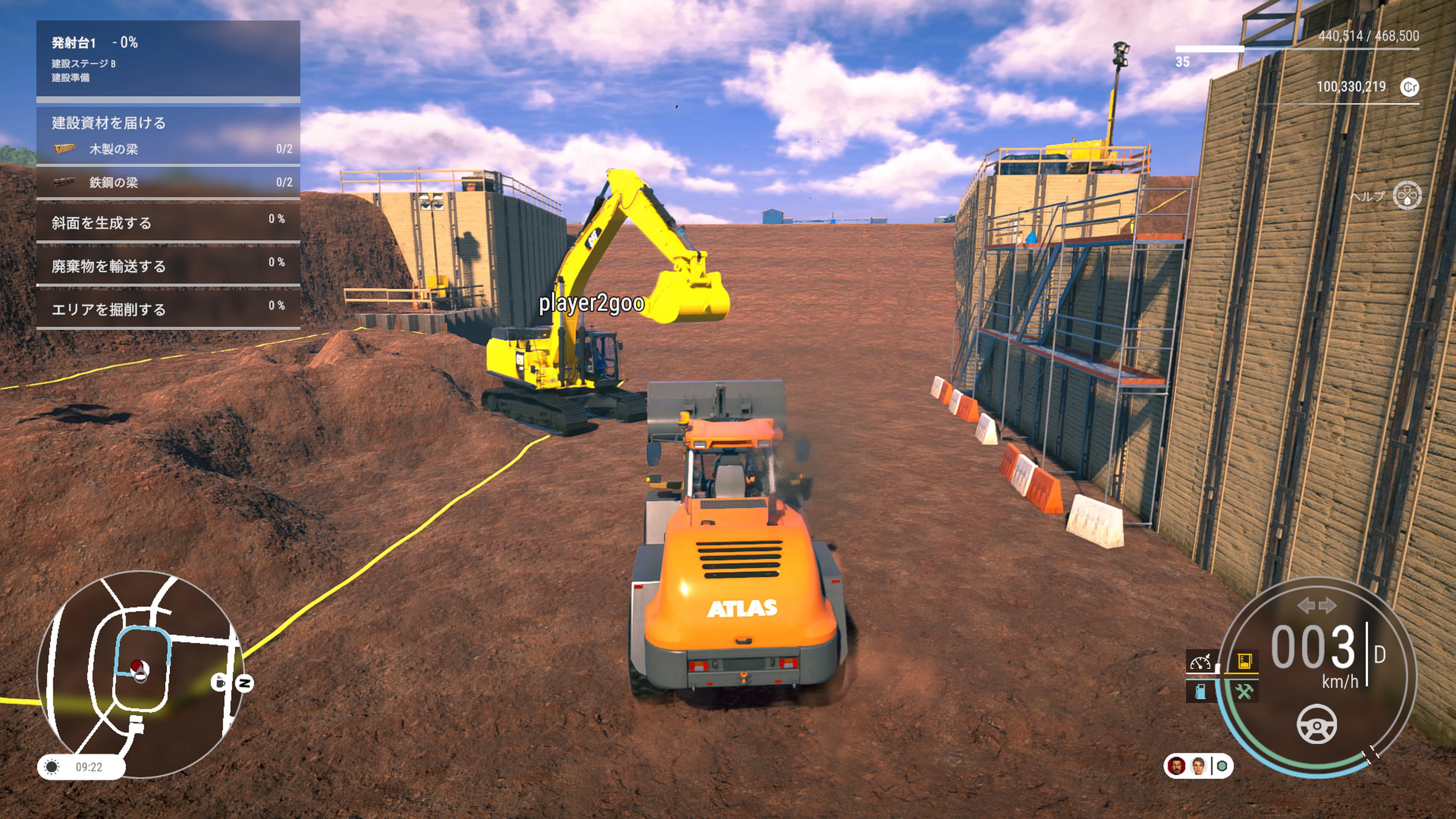Click the speed limiter gauge icon

[x=1200, y=661]
